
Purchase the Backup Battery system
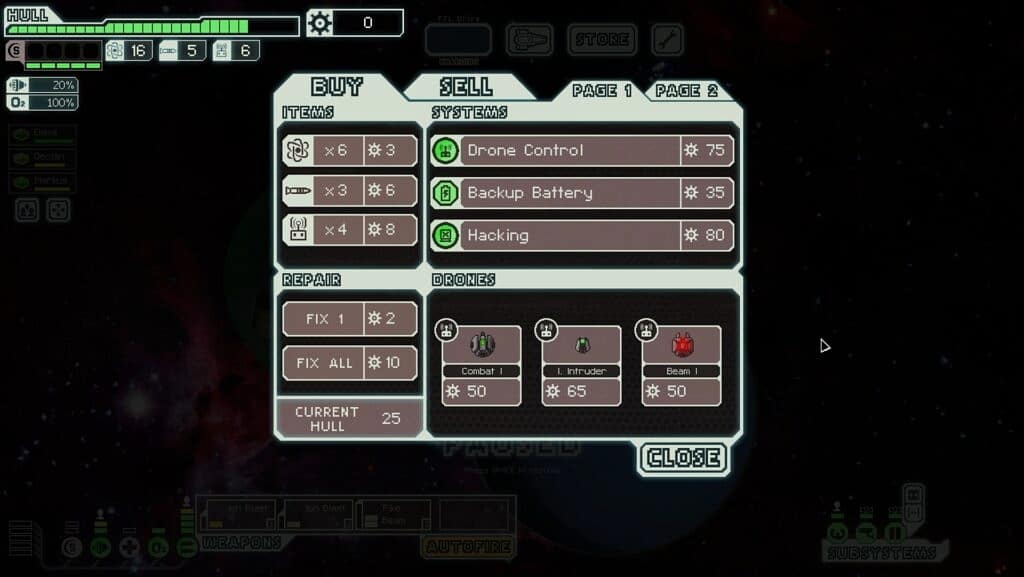[582, 192]
